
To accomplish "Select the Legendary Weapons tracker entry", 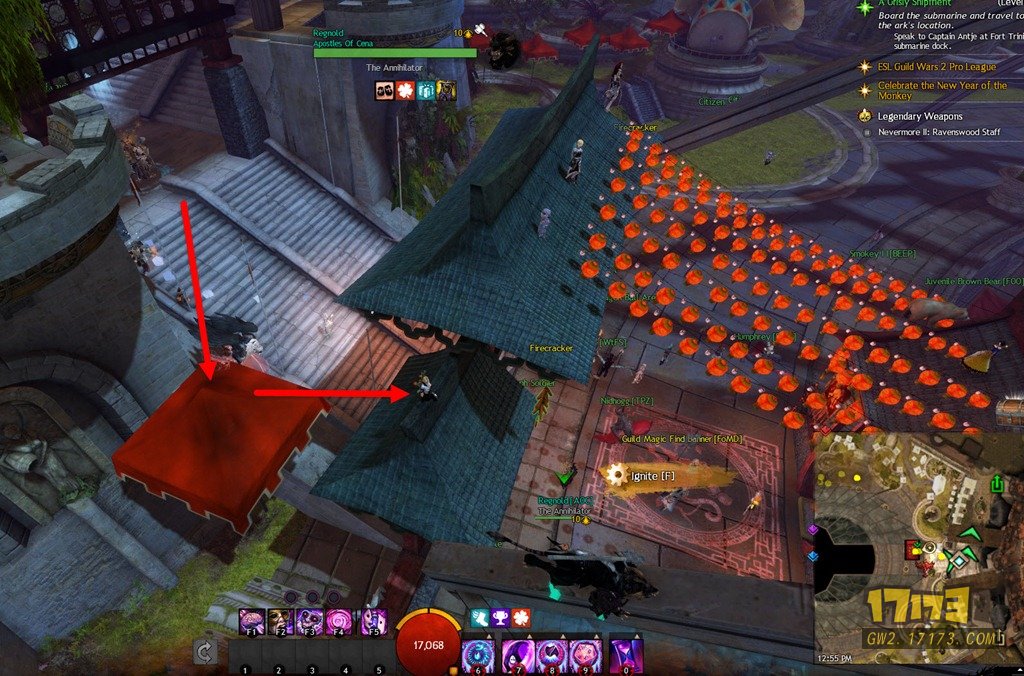I will coord(921,116).
